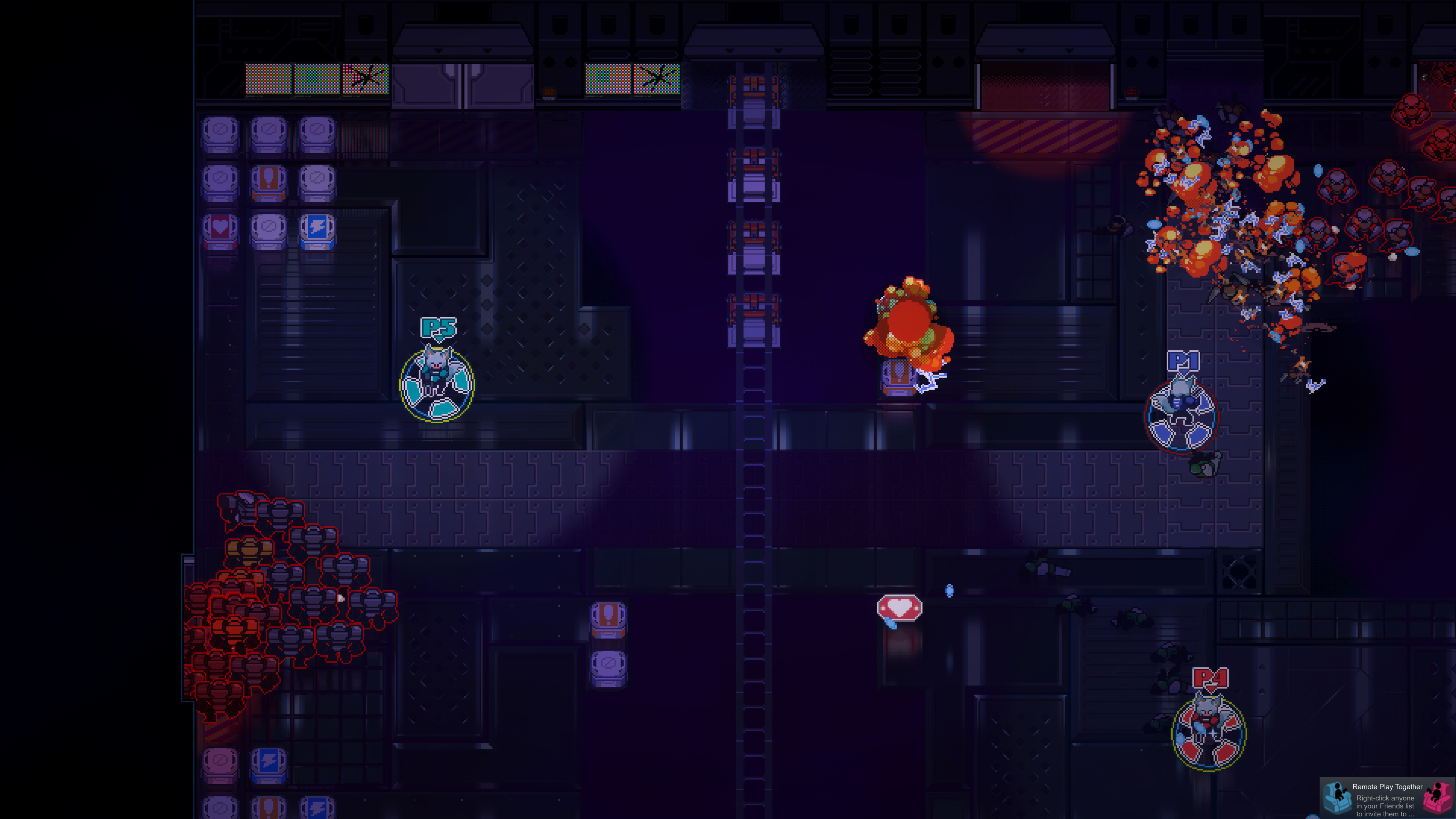Click the 'Remote Play Together' title text
1456x819 pixels.
pyautogui.click(x=1388, y=787)
